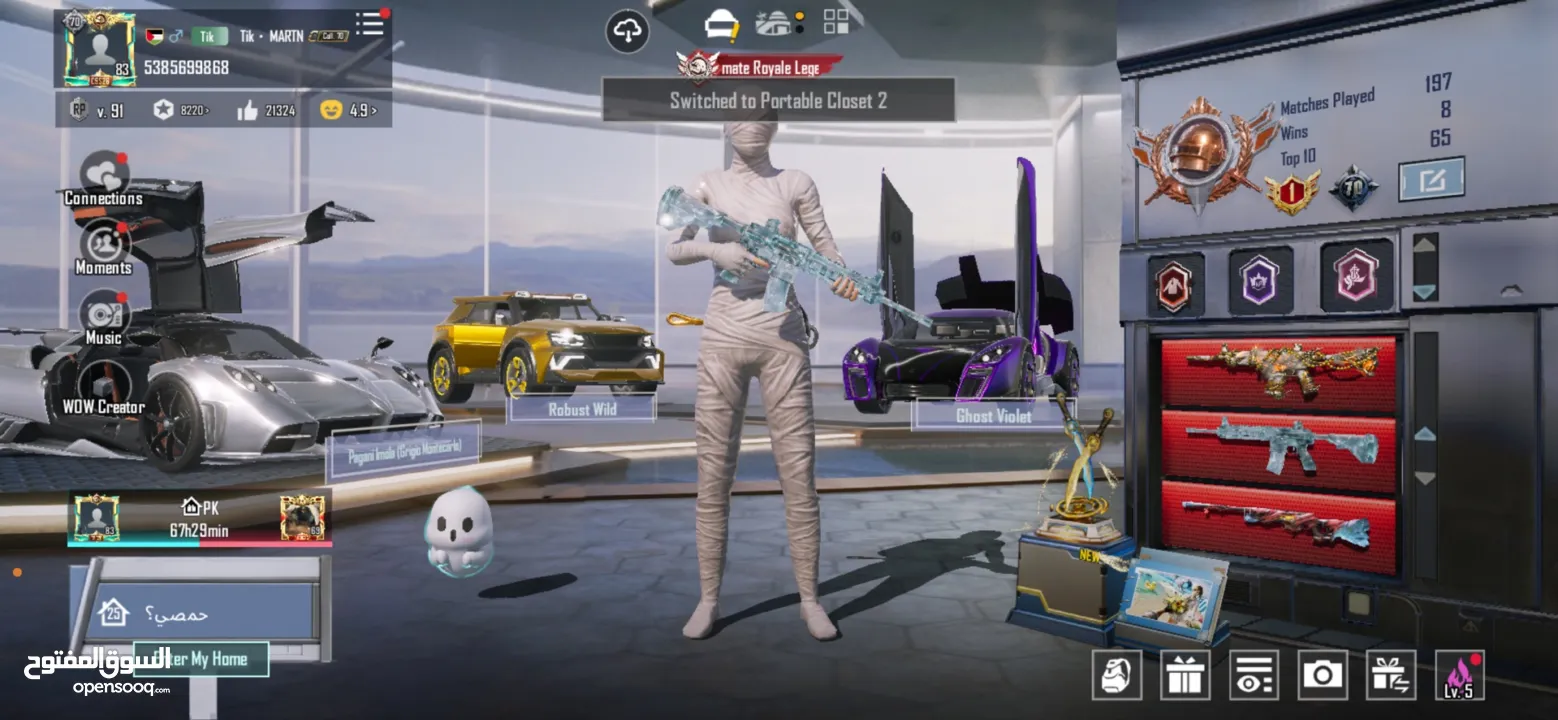
Task: Select the icy M416 skin in showcase
Action: pos(1277,447)
